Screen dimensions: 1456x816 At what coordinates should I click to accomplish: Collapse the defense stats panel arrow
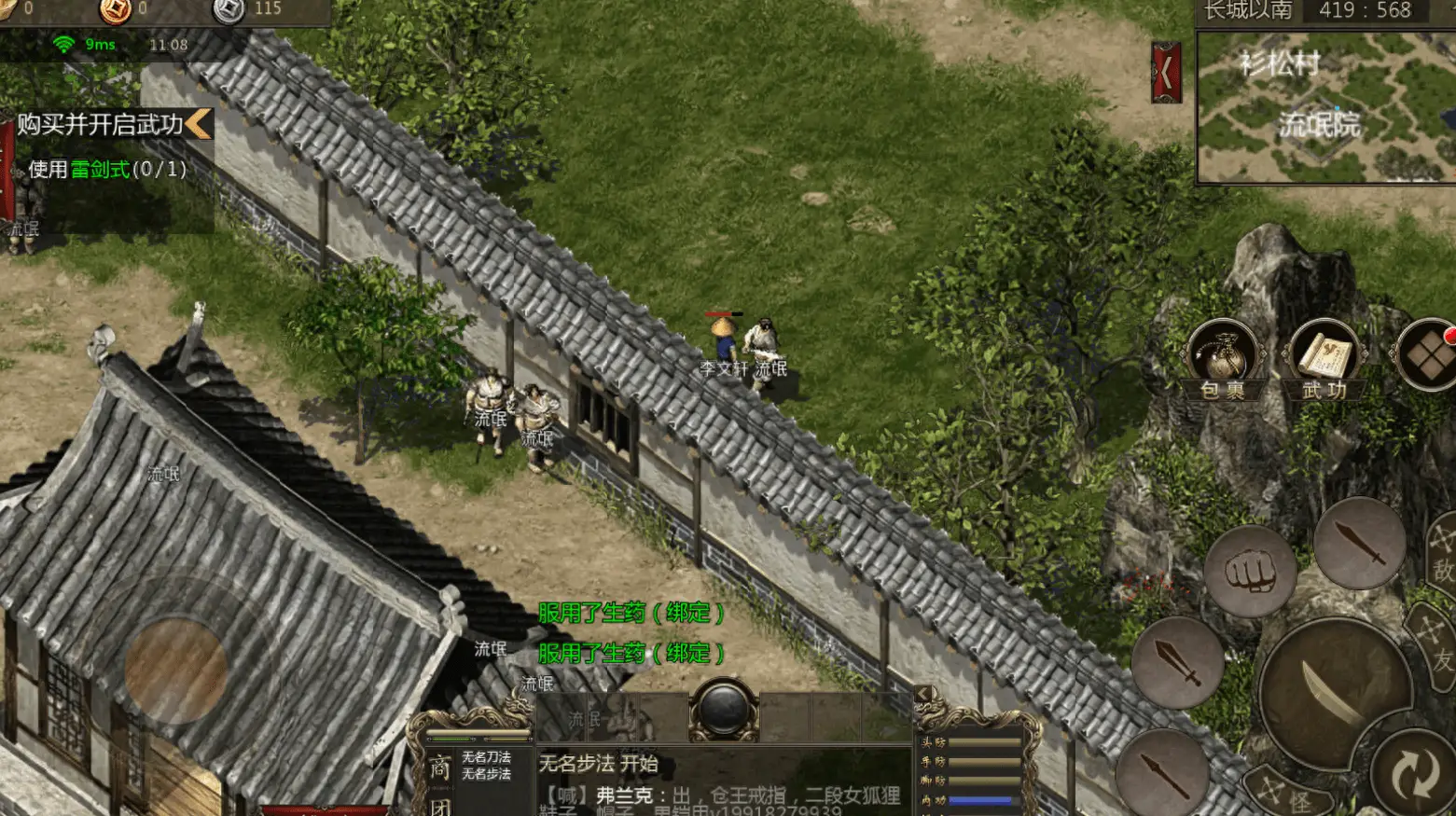pos(923,694)
